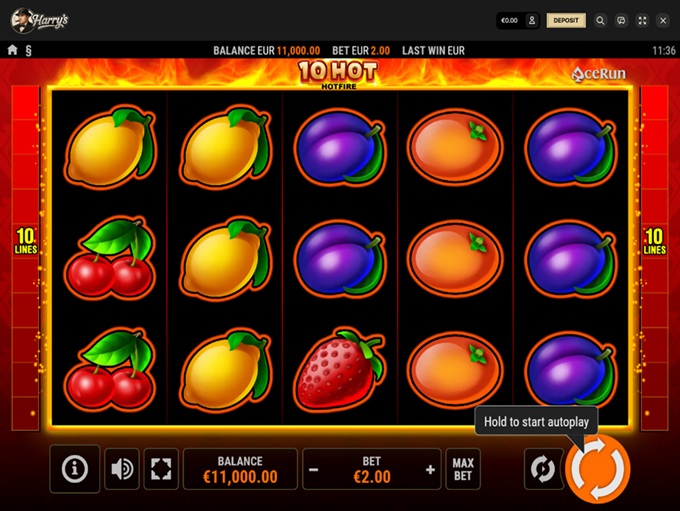Open the paytable info button
The height and width of the screenshot is (511, 680).
tap(75, 468)
